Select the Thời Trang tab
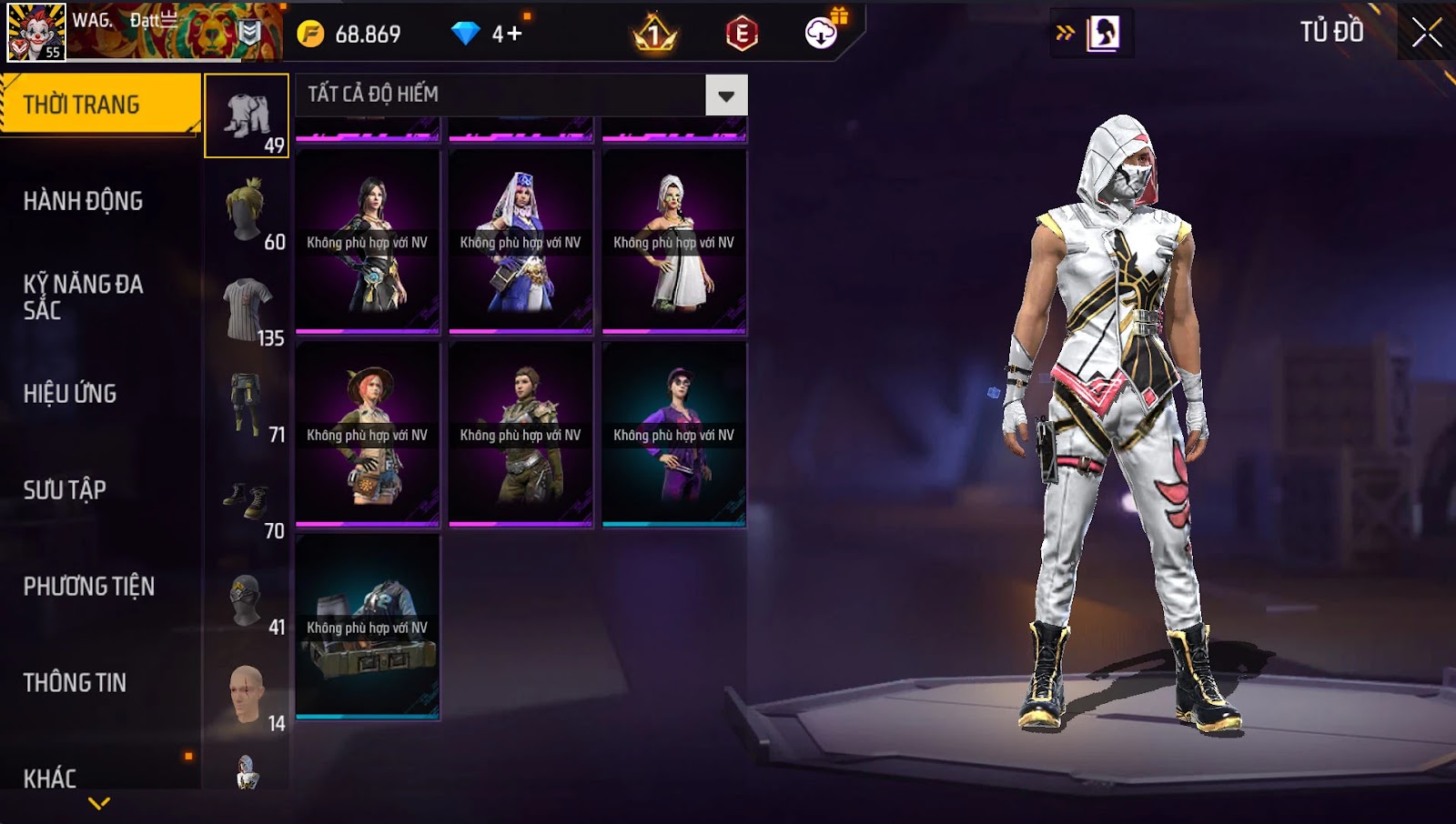This screenshot has height=824, width=1456. pyautogui.click(x=82, y=105)
